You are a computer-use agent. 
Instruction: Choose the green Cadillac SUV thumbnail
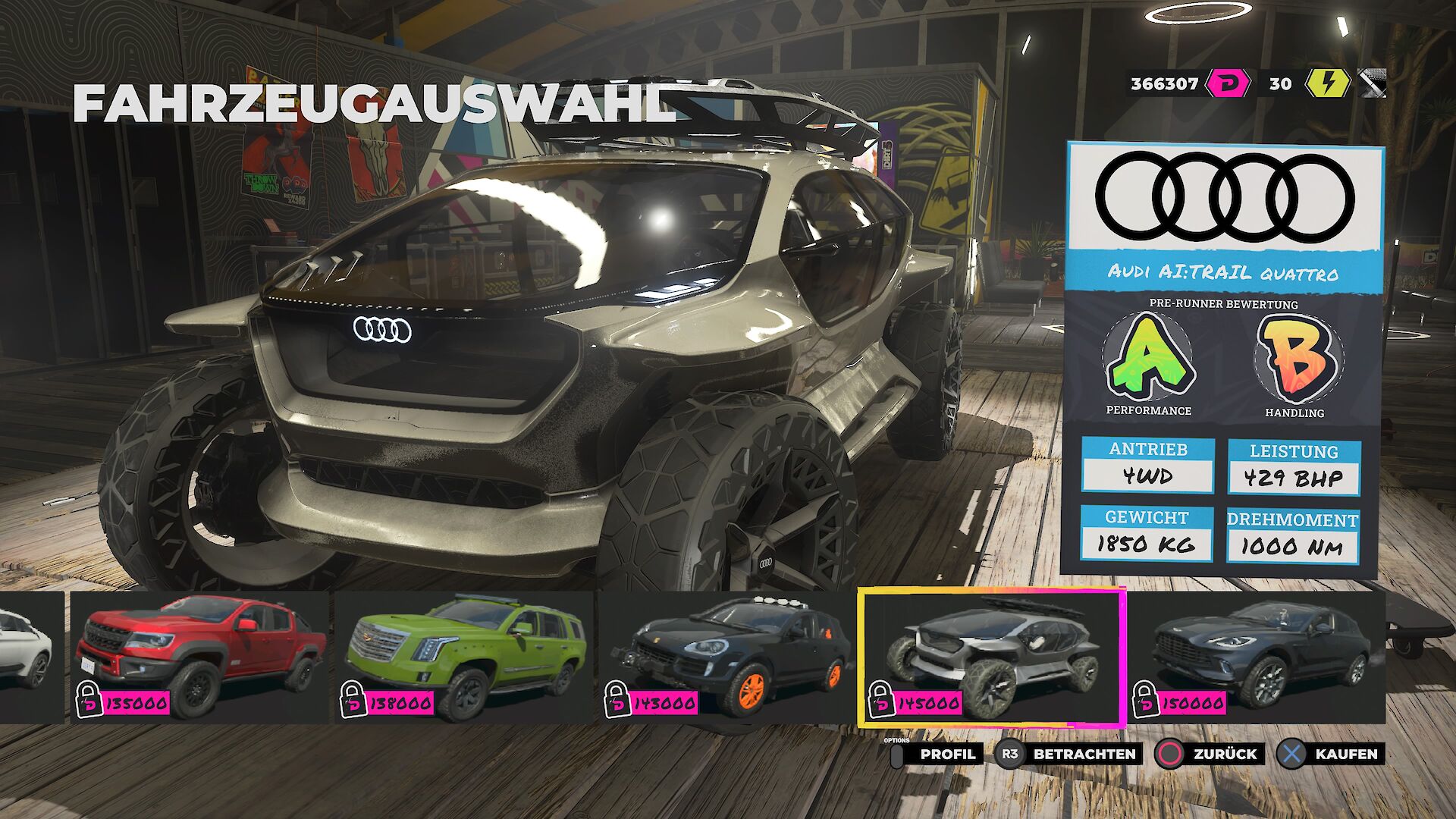coord(464,657)
